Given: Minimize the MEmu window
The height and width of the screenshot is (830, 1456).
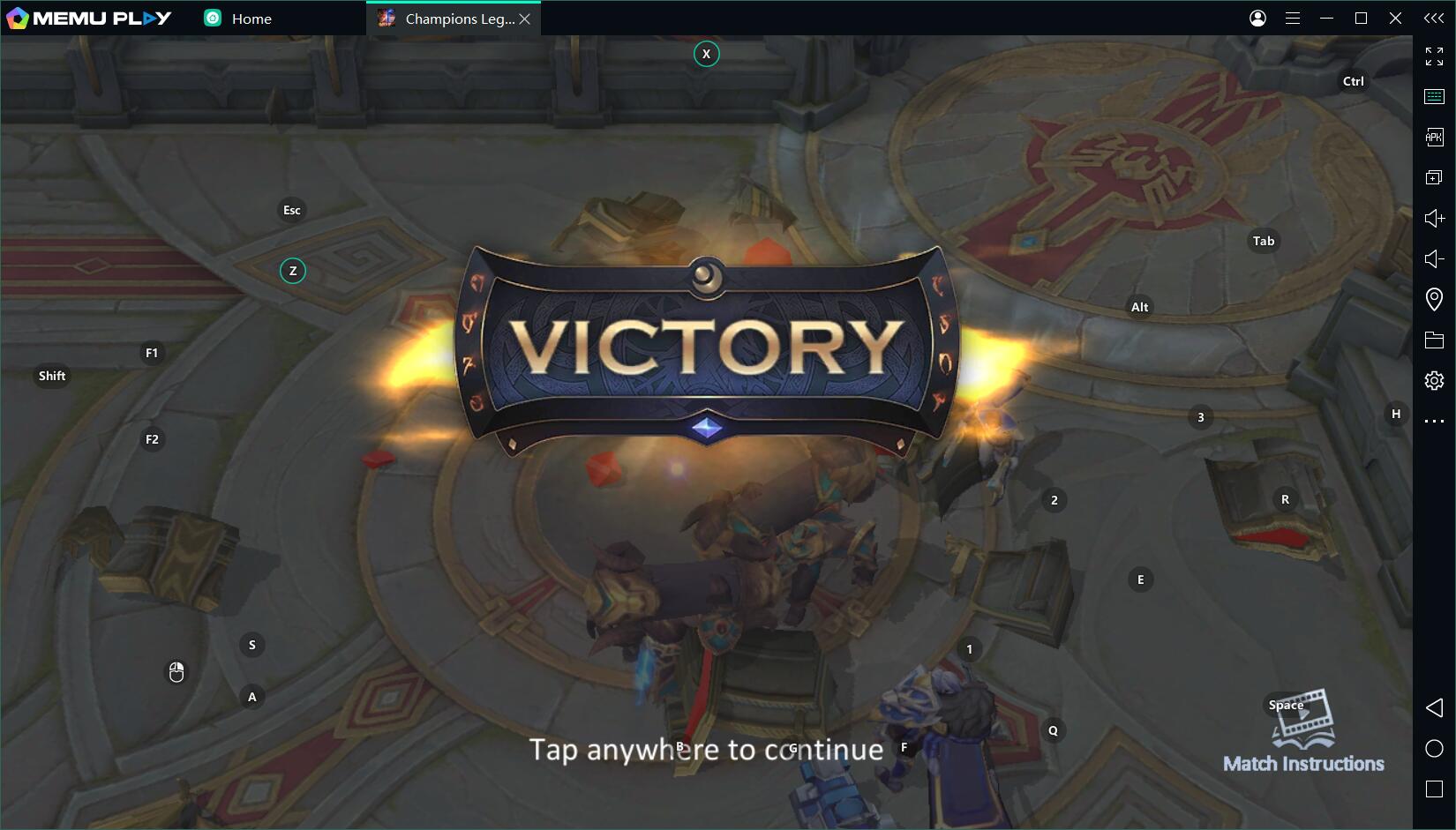Looking at the screenshot, I should pos(1326,19).
